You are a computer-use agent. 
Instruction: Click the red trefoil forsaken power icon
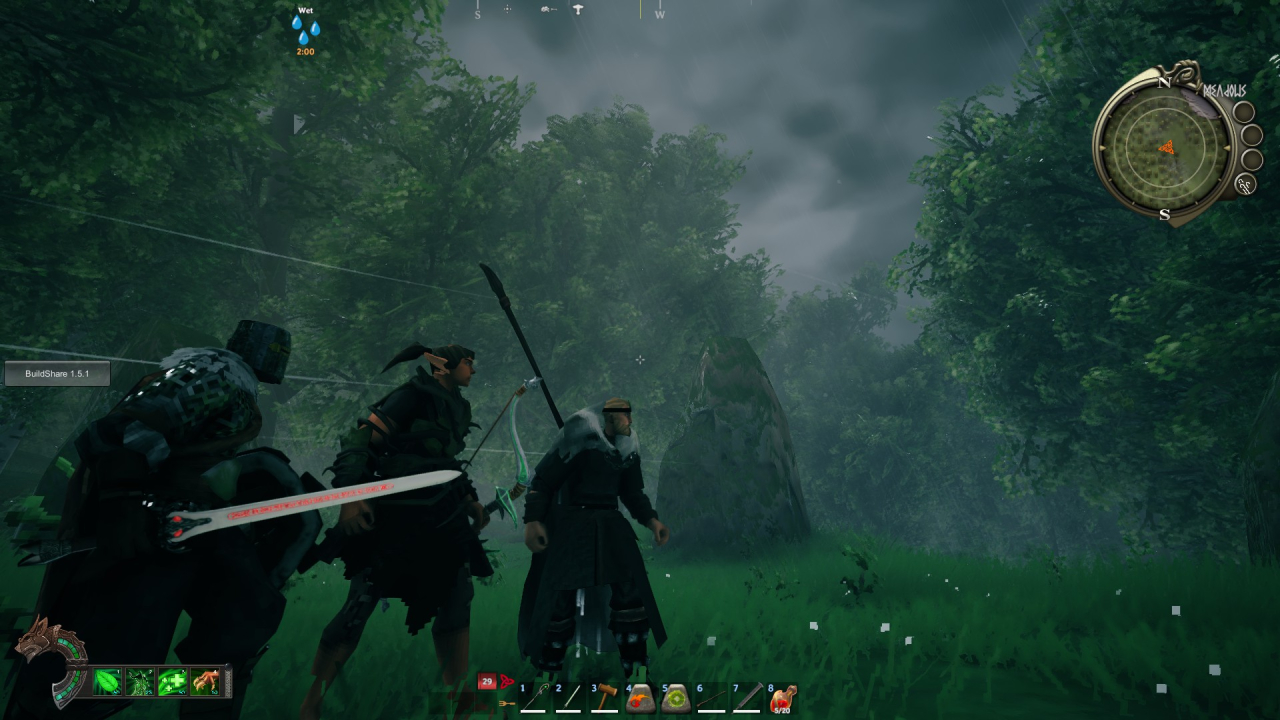coord(508,681)
